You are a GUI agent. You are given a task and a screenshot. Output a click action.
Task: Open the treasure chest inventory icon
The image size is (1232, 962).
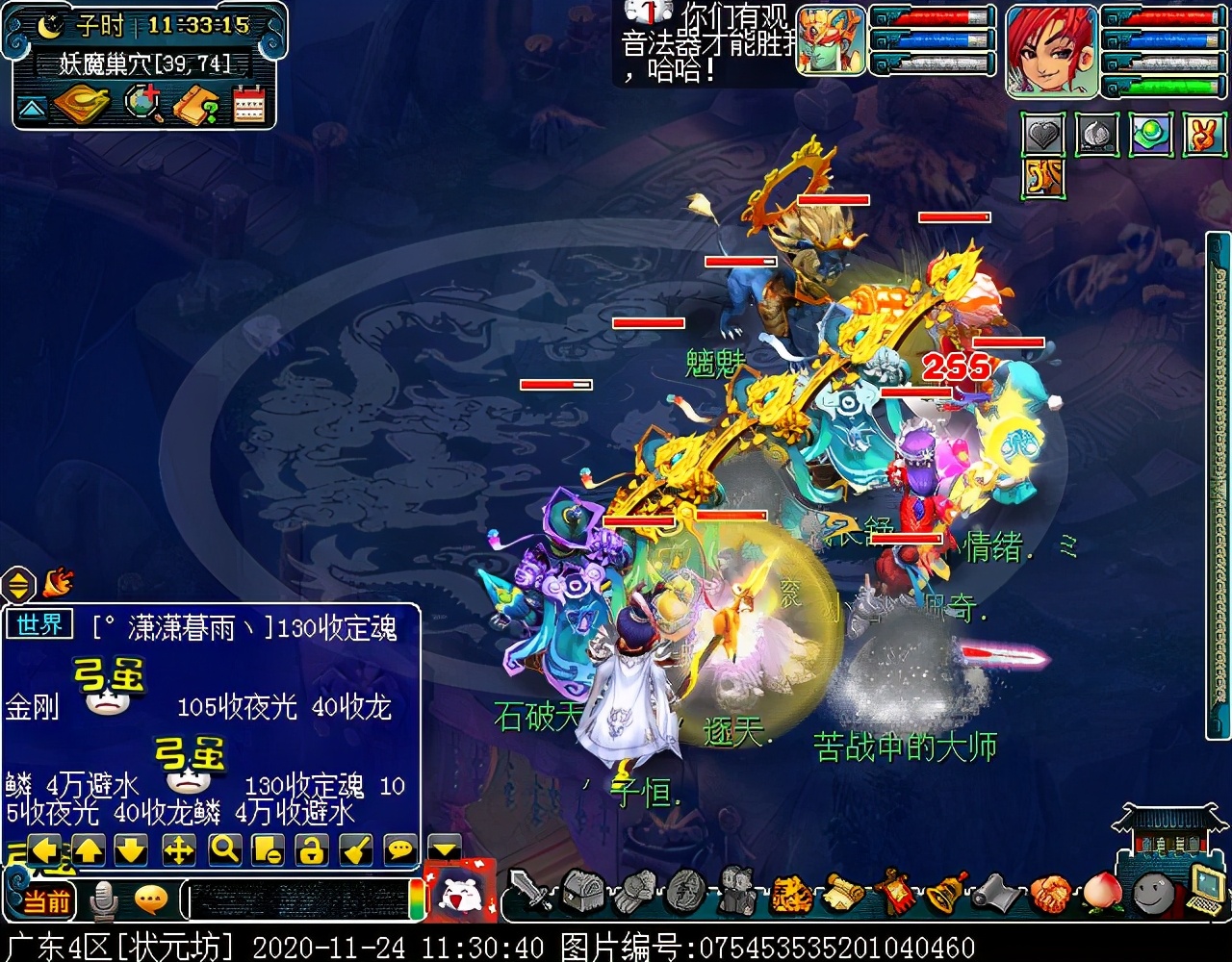click(x=582, y=892)
